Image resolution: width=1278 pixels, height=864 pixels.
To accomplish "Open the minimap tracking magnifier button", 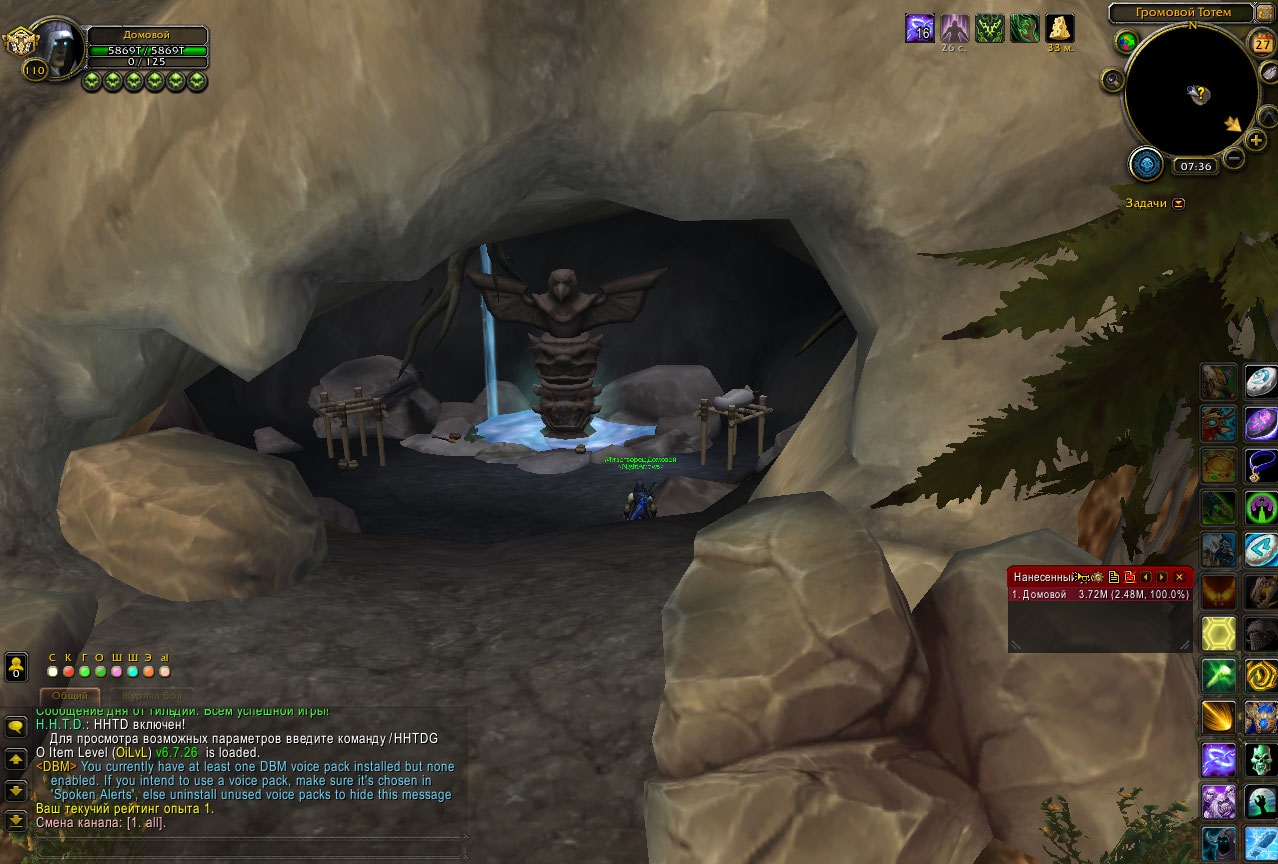I will point(1113,79).
